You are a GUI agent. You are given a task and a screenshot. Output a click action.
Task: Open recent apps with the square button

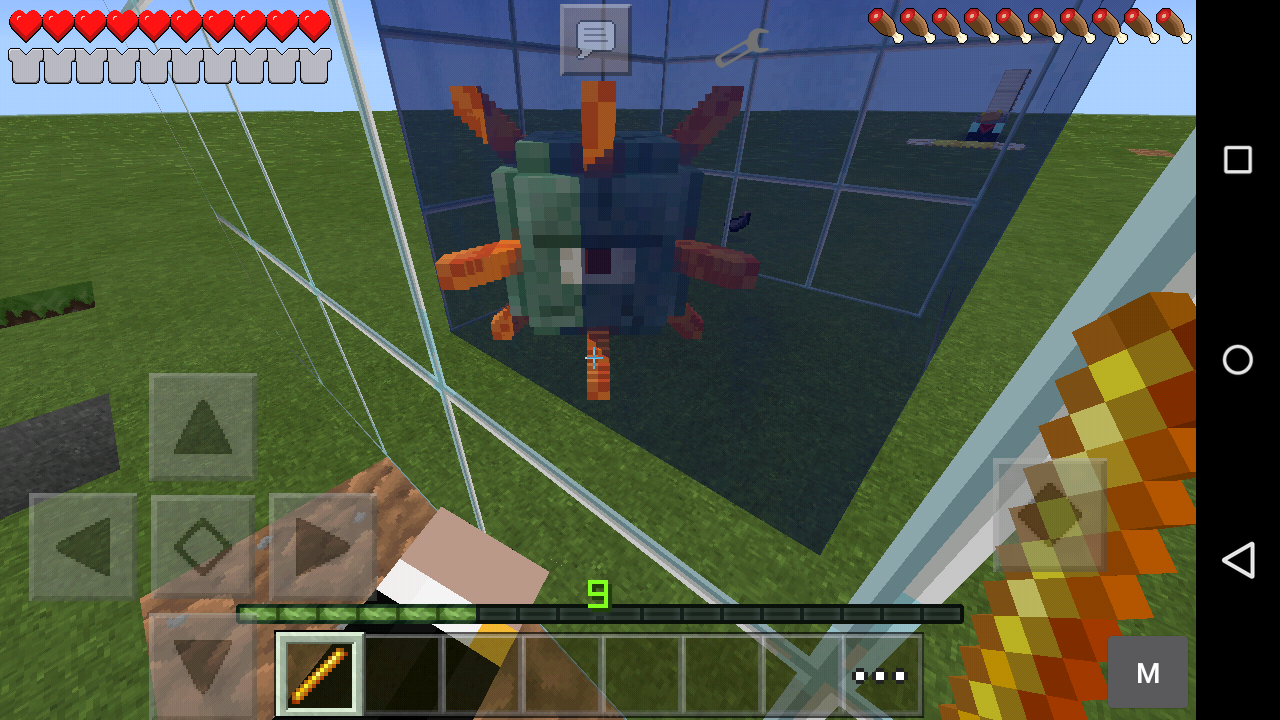1237,158
